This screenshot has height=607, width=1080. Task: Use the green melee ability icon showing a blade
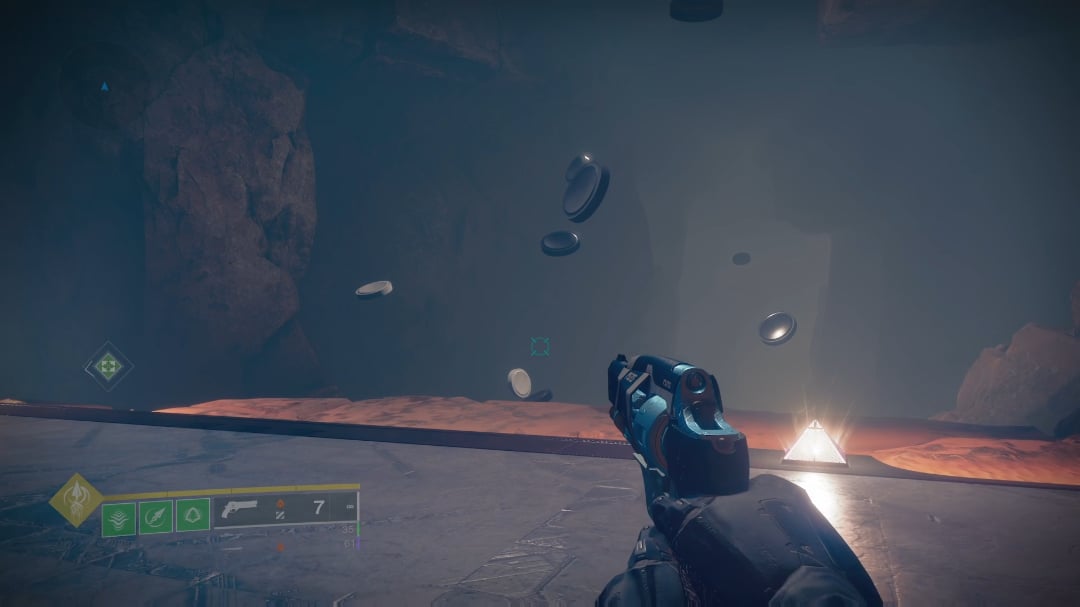pos(155,516)
